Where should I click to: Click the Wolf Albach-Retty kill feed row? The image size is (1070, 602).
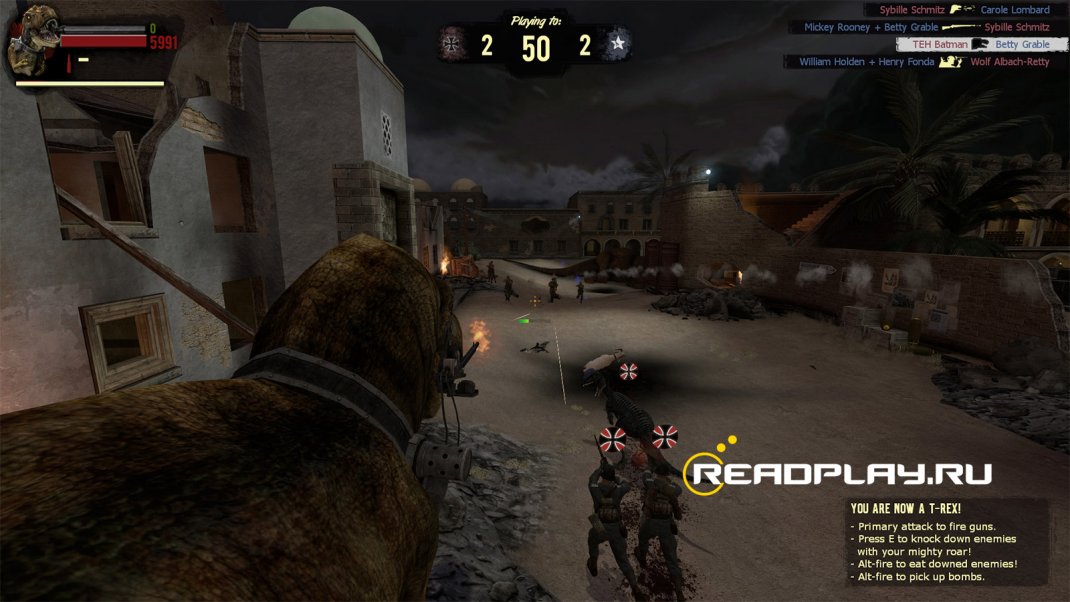[x=924, y=62]
